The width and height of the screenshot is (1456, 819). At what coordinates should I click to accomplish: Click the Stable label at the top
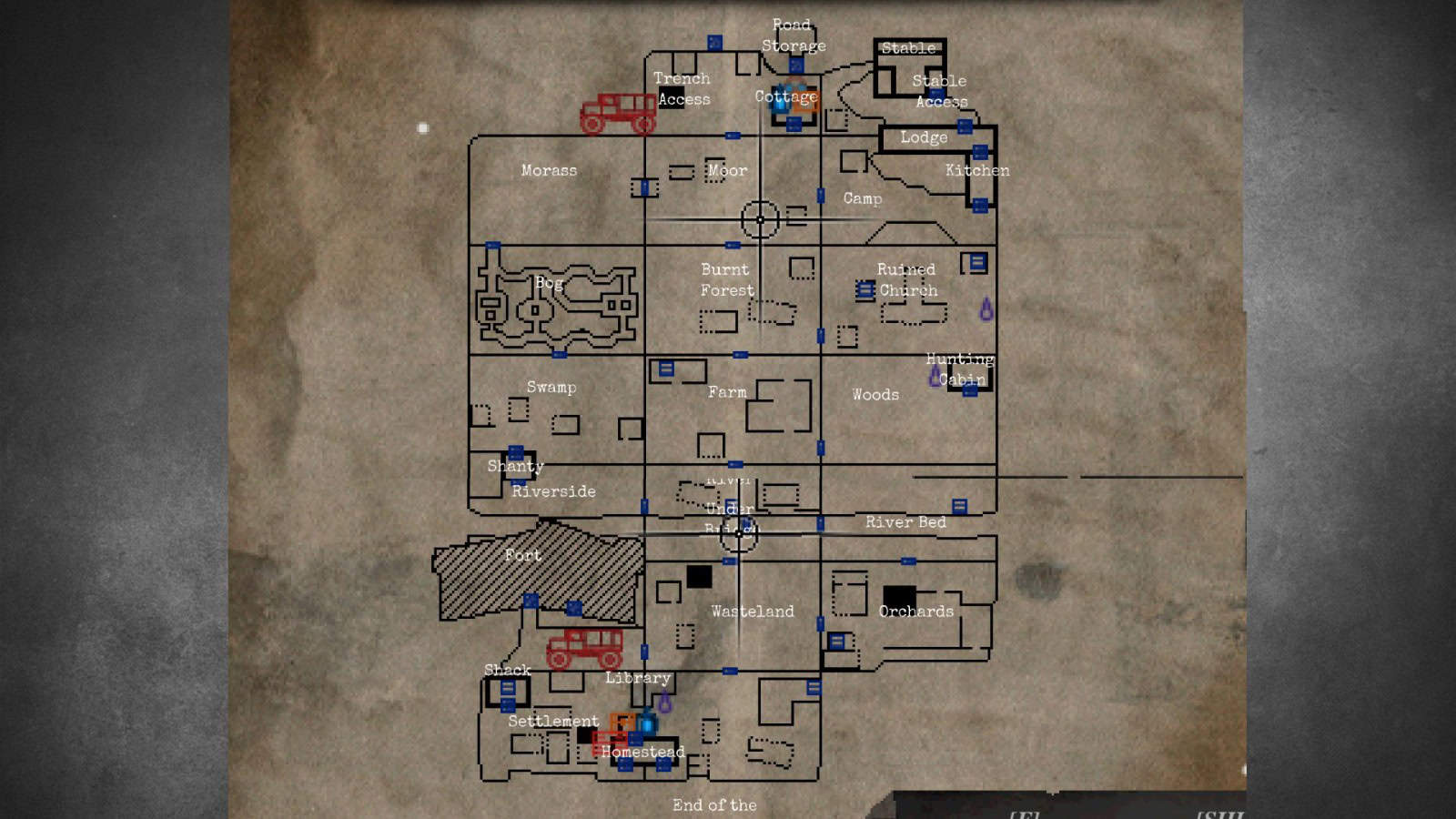909,48
